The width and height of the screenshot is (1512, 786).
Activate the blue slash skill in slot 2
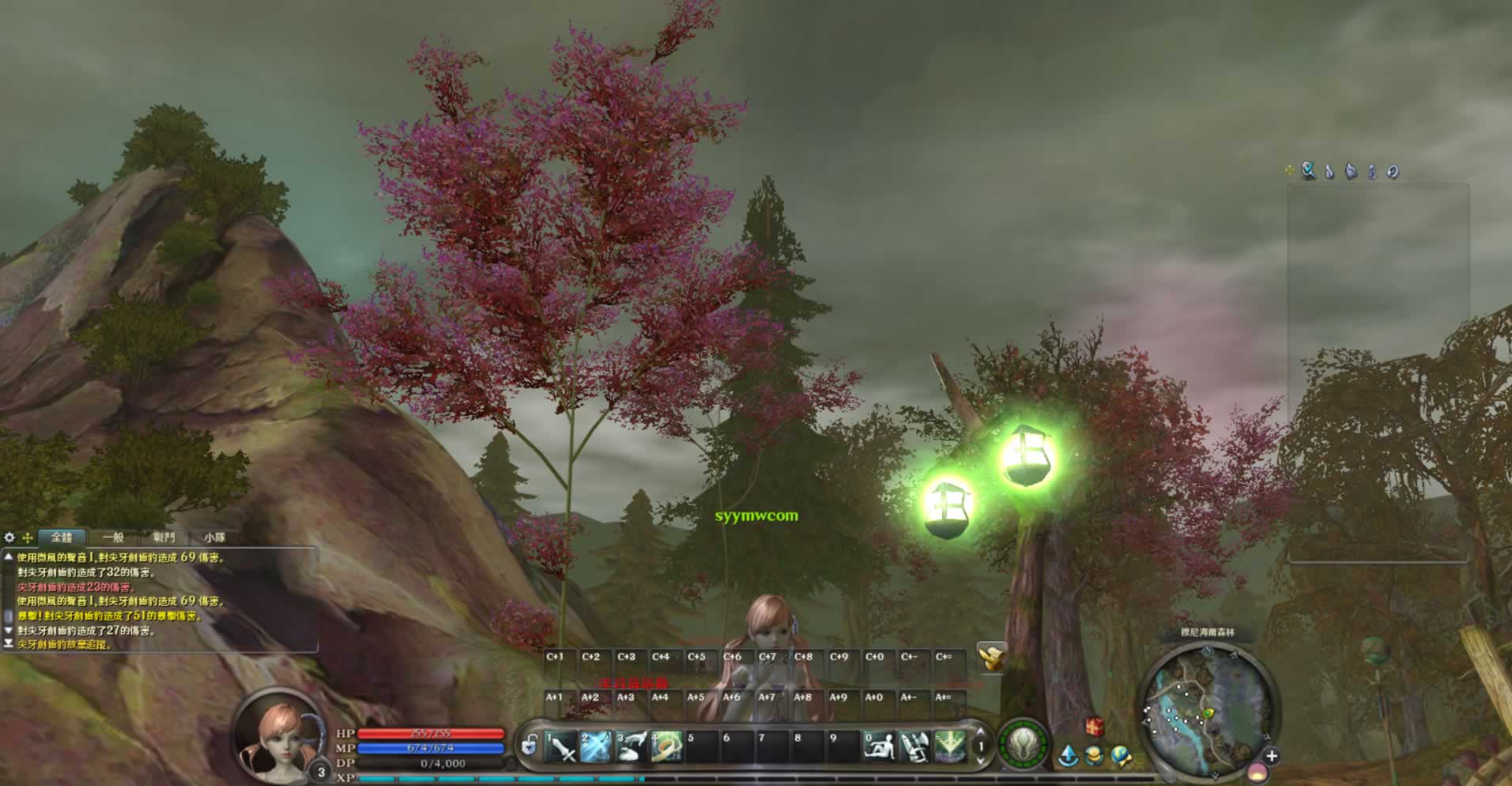coord(596,746)
